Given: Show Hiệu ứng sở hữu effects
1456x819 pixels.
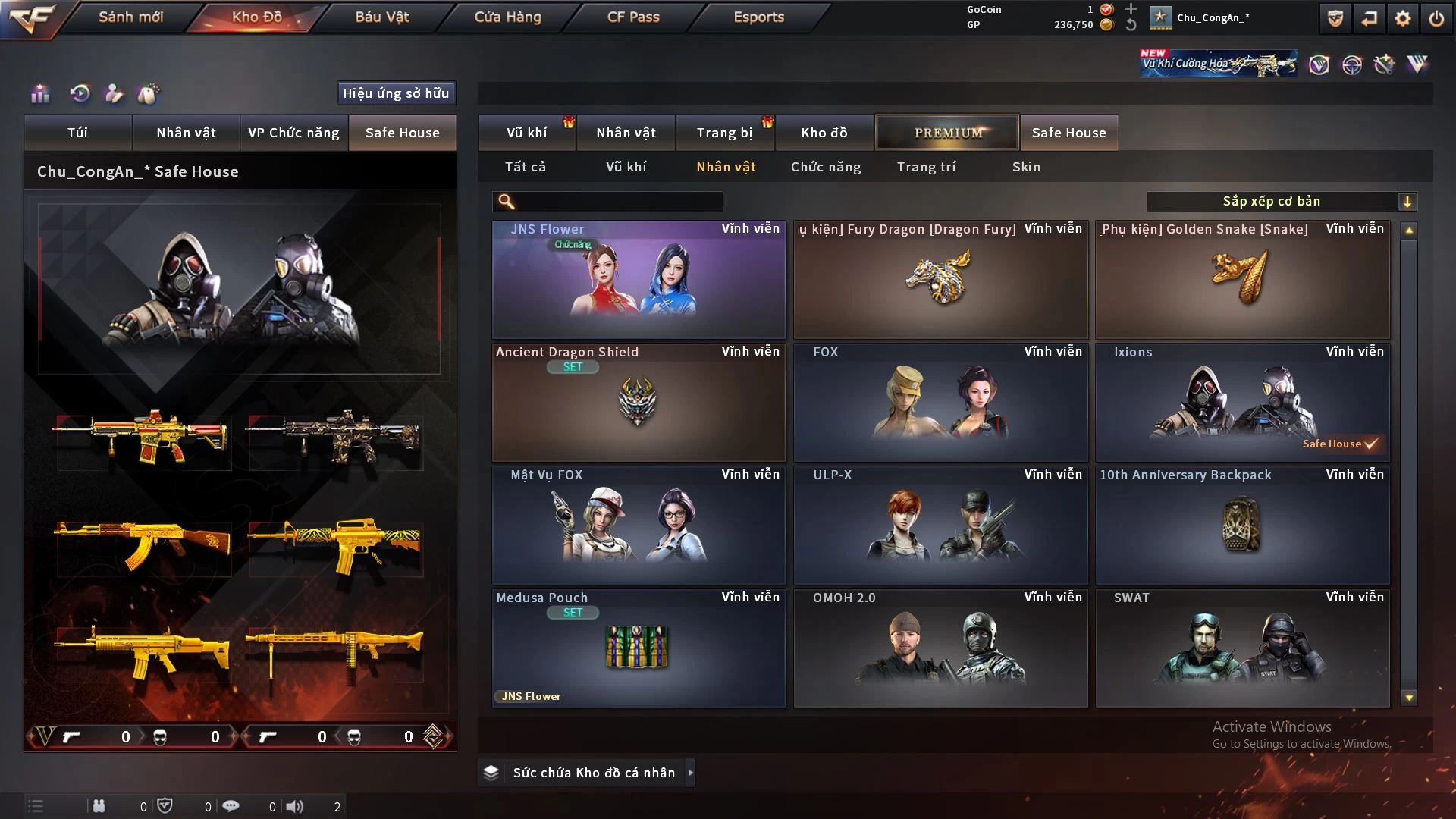Looking at the screenshot, I should tap(396, 93).
